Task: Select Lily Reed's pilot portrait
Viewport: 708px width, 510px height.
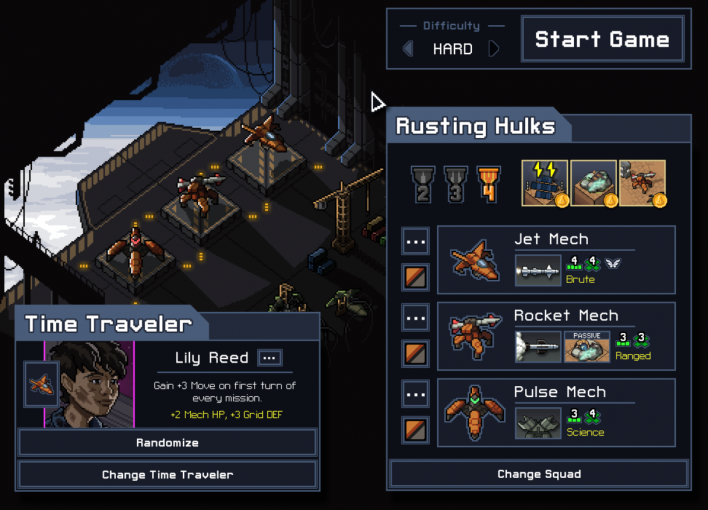Action: (90, 384)
